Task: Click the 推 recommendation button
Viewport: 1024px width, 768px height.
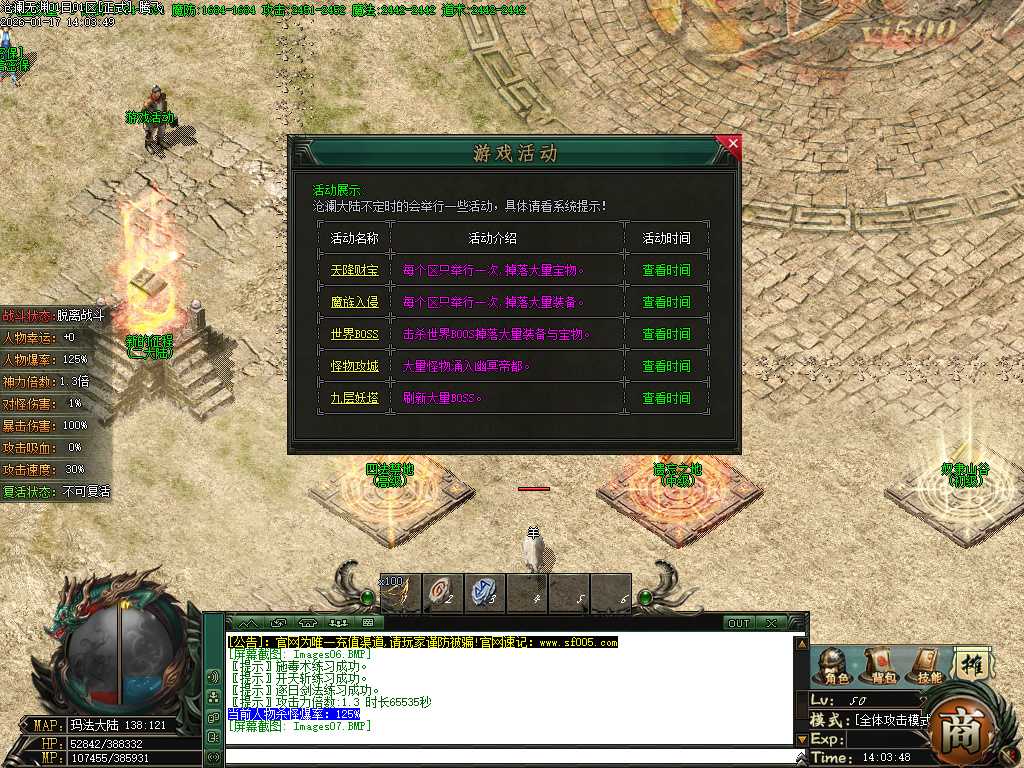Action: [972, 664]
